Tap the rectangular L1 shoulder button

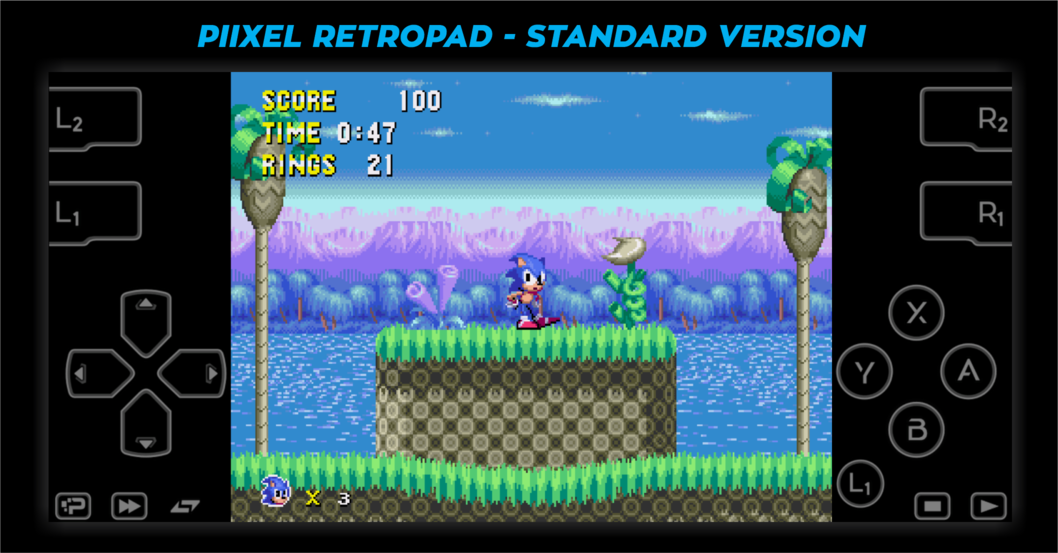pos(93,212)
